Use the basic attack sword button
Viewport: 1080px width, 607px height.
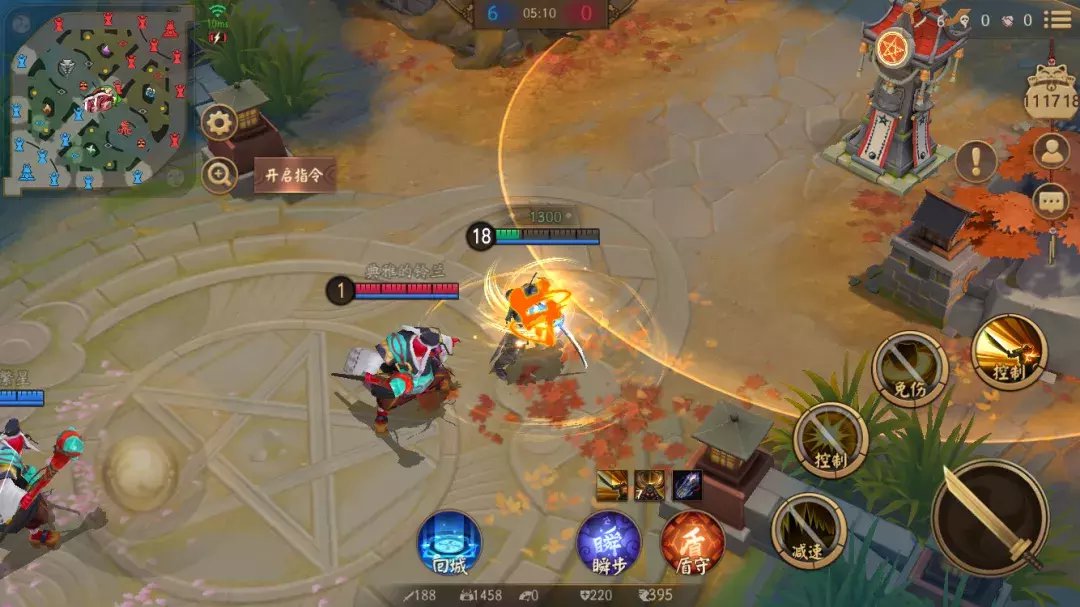[991, 517]
